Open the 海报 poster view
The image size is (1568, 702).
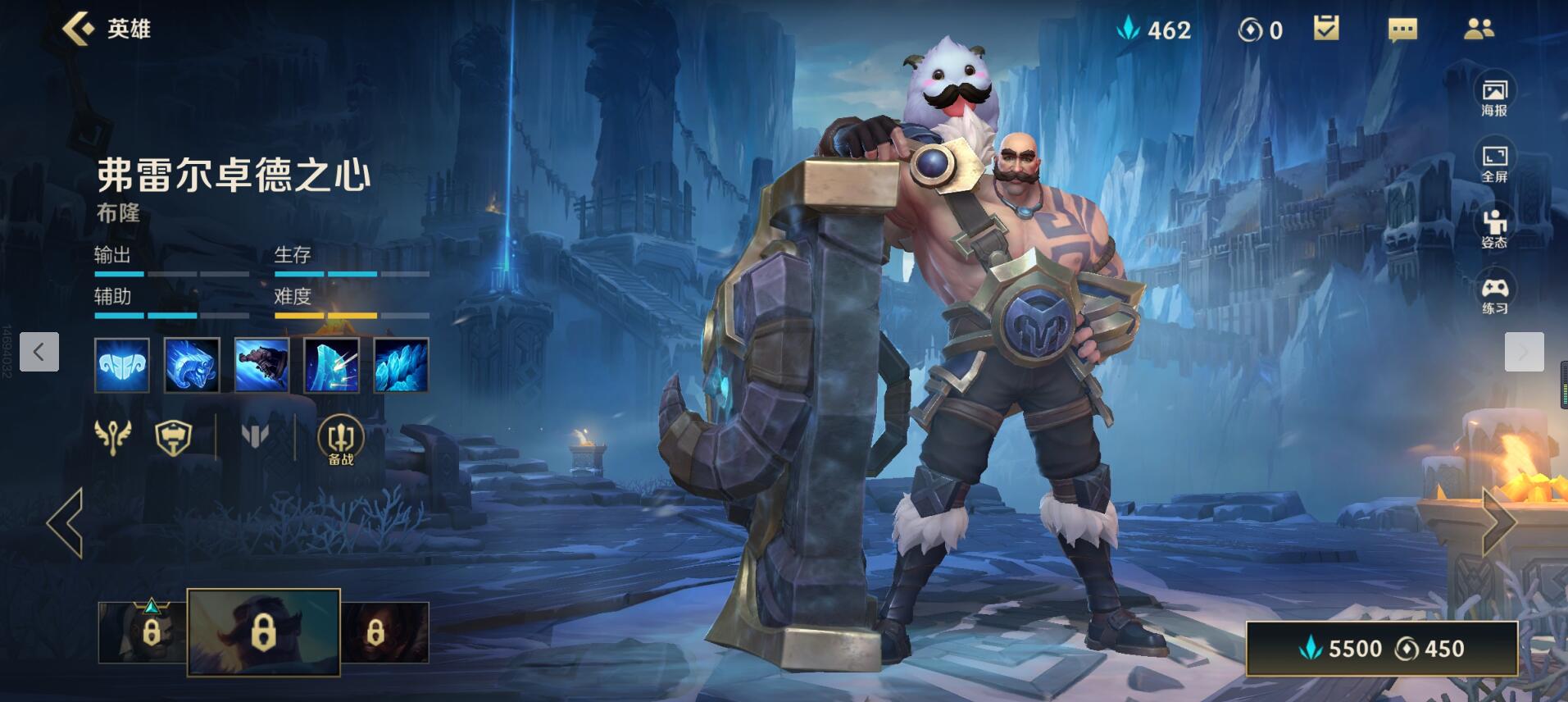click(1493, 97)
